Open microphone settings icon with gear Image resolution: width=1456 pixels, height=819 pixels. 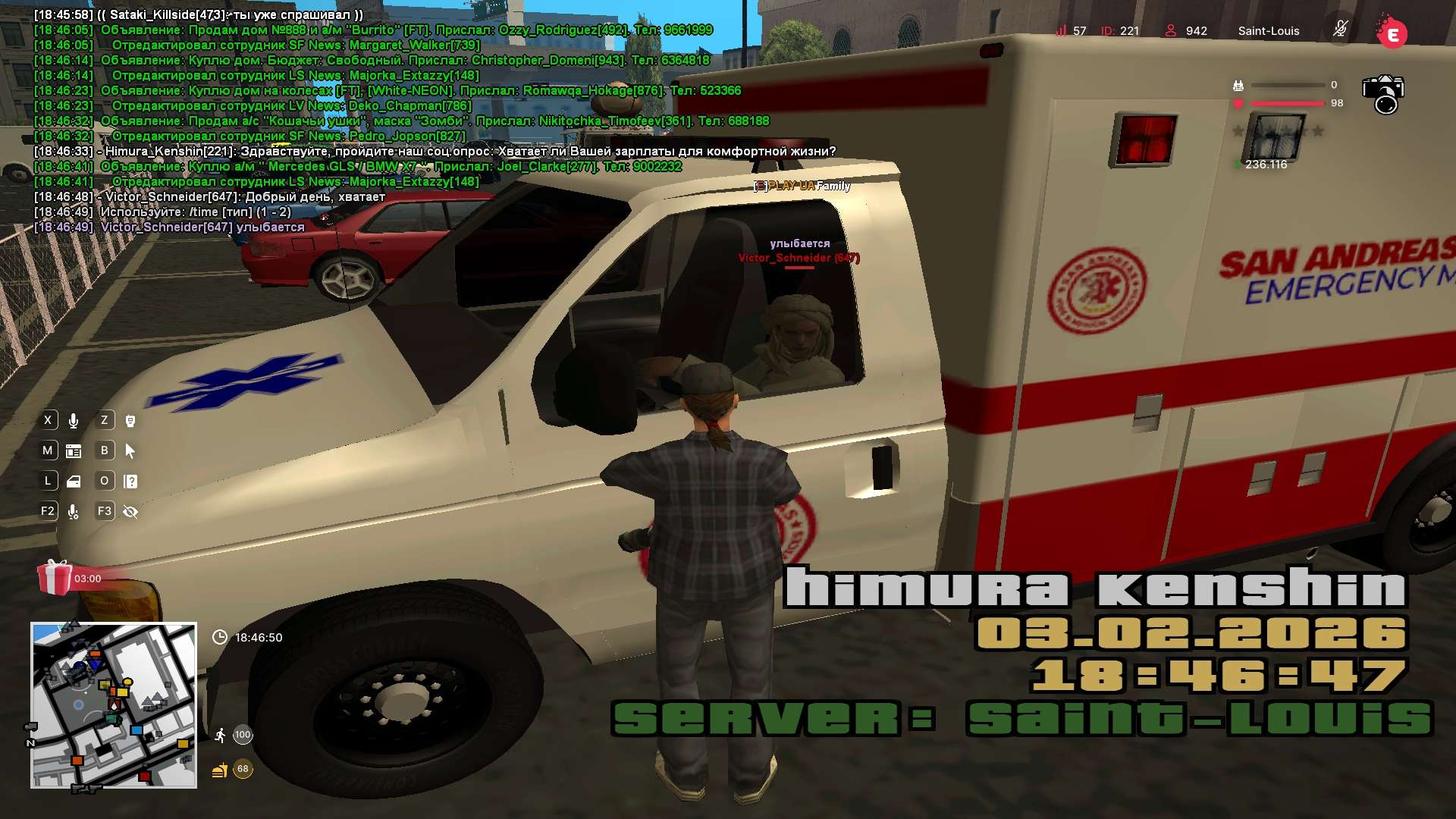point(74,513)
